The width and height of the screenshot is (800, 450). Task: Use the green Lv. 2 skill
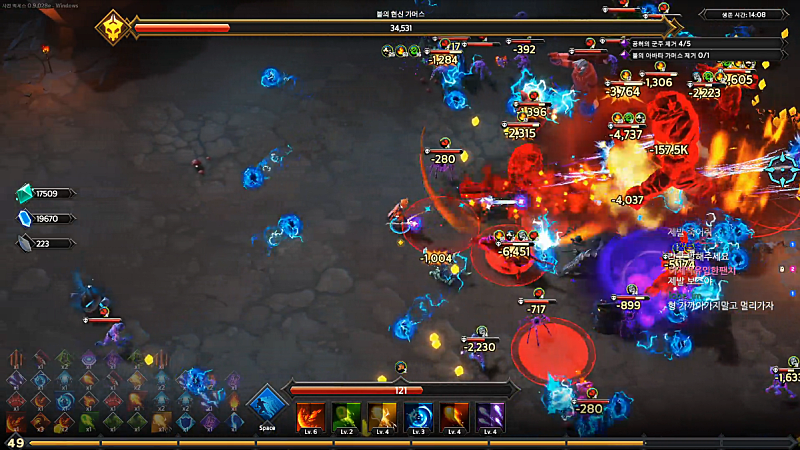345,415
